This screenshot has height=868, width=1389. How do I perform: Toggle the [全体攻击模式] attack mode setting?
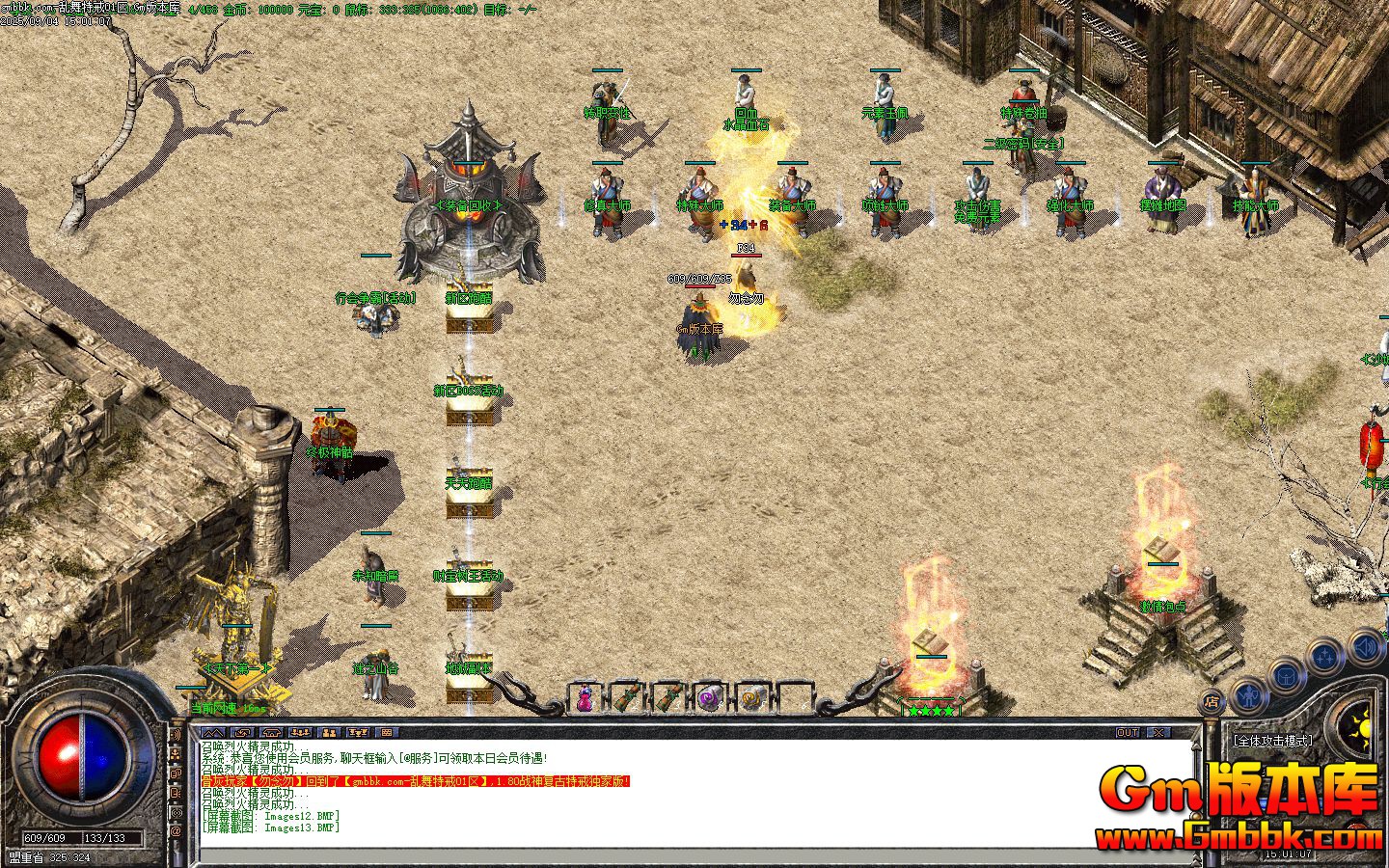coord(1274,741)
